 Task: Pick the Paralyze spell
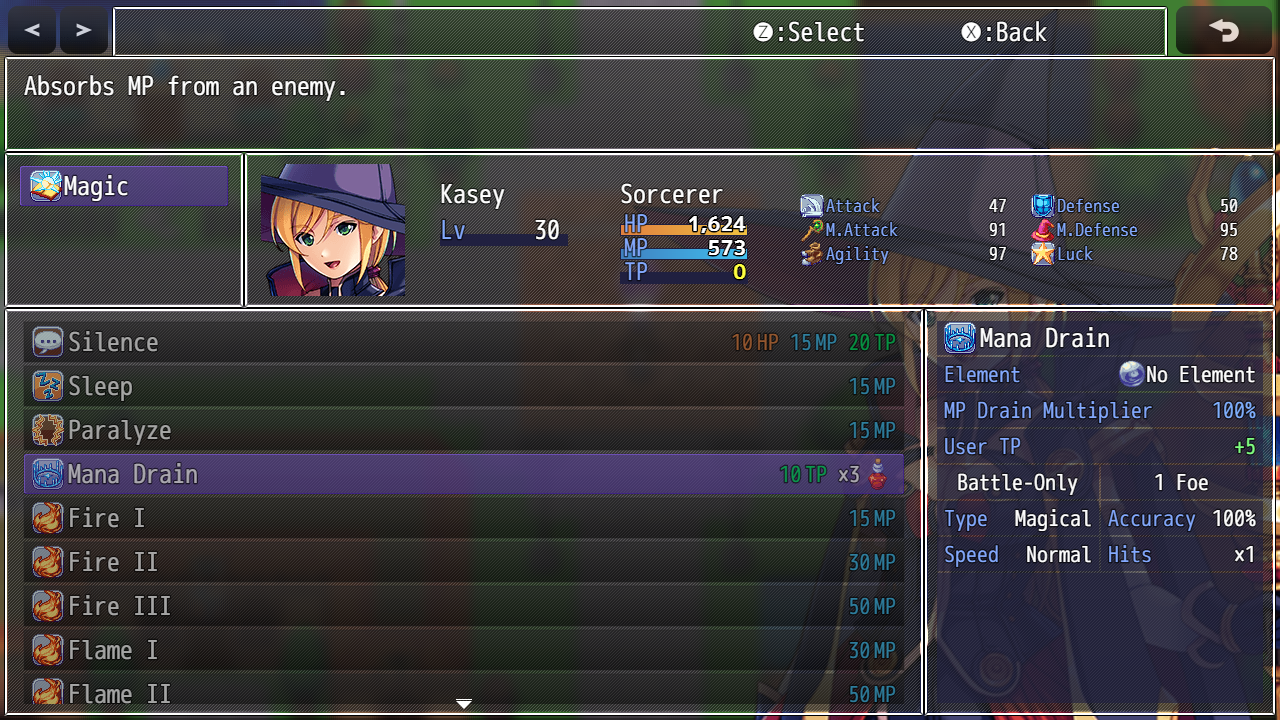pyautogui.click(x=463, y=430)
